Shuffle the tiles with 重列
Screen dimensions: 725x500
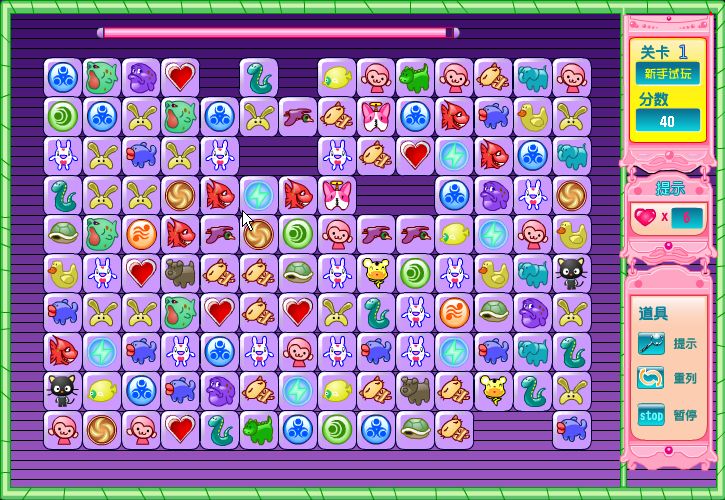(652, 379)
